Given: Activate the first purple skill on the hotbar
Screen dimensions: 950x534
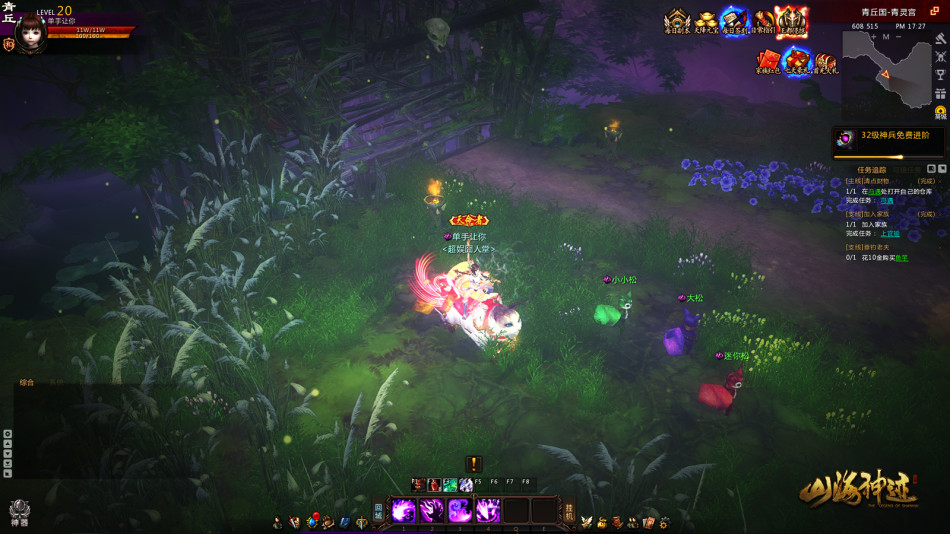Looking at the screenshot, I should tap(404, 511).
